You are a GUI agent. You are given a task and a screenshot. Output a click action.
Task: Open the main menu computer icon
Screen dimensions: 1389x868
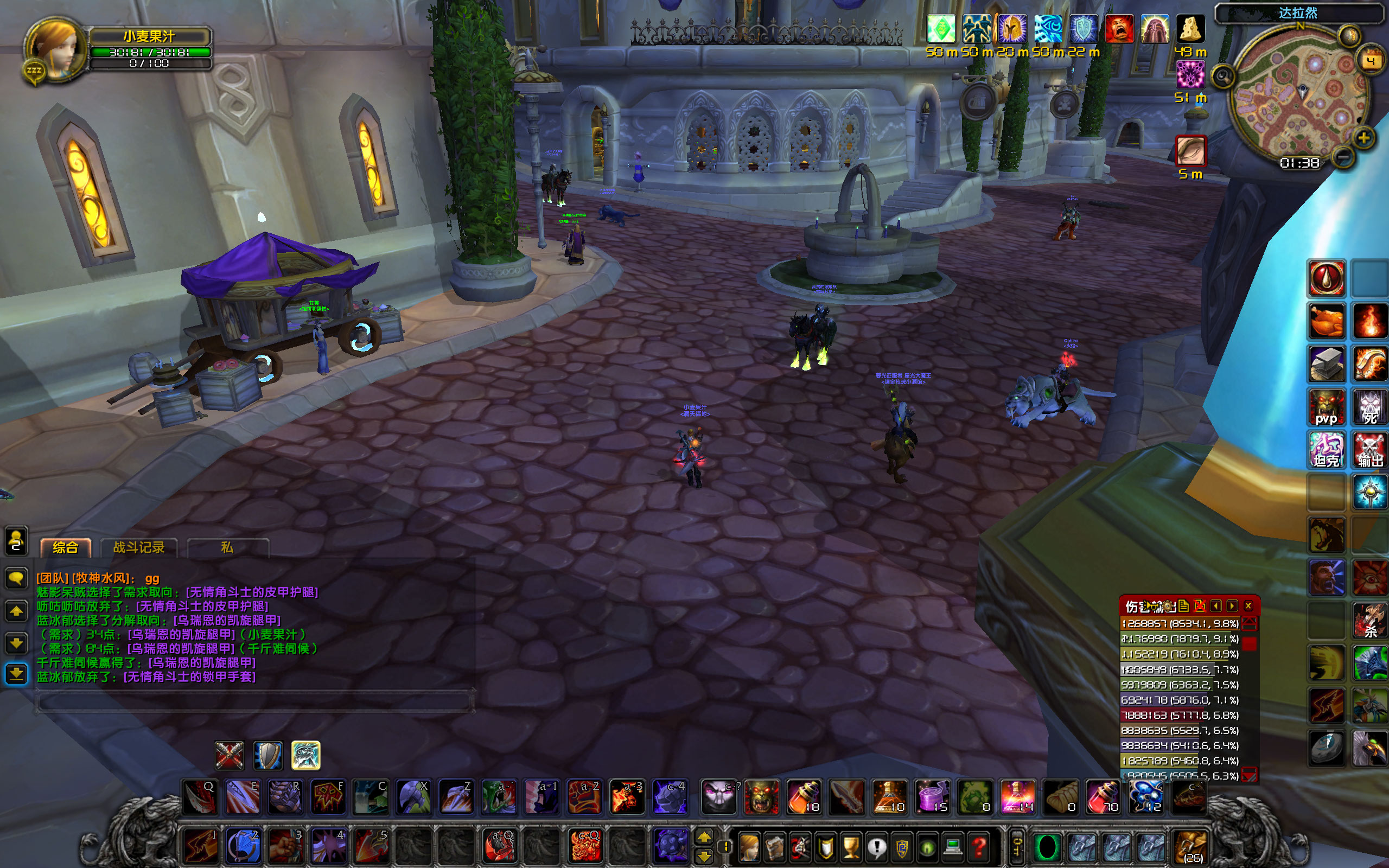[x=953, y=846]
